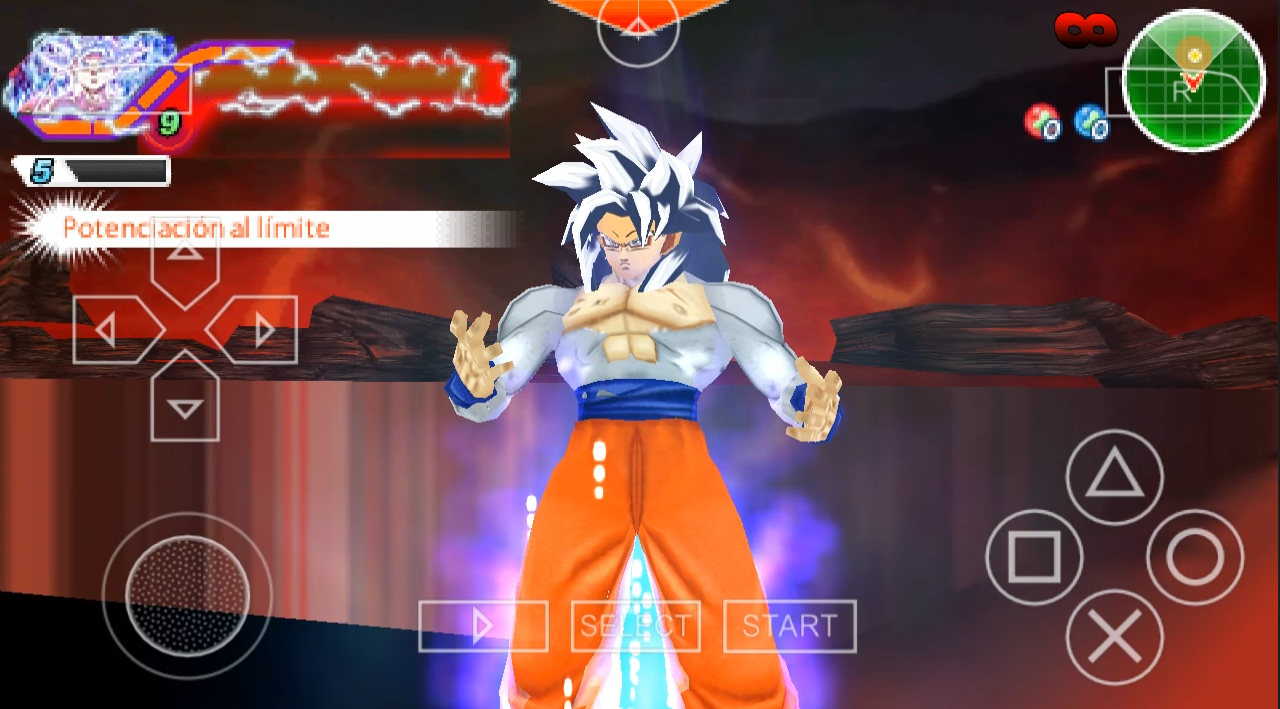This screenshot has width=1280, height=709.
Task: Tap the D-pad down arrow
Action: pyautogui.click(x=185, y=402)
